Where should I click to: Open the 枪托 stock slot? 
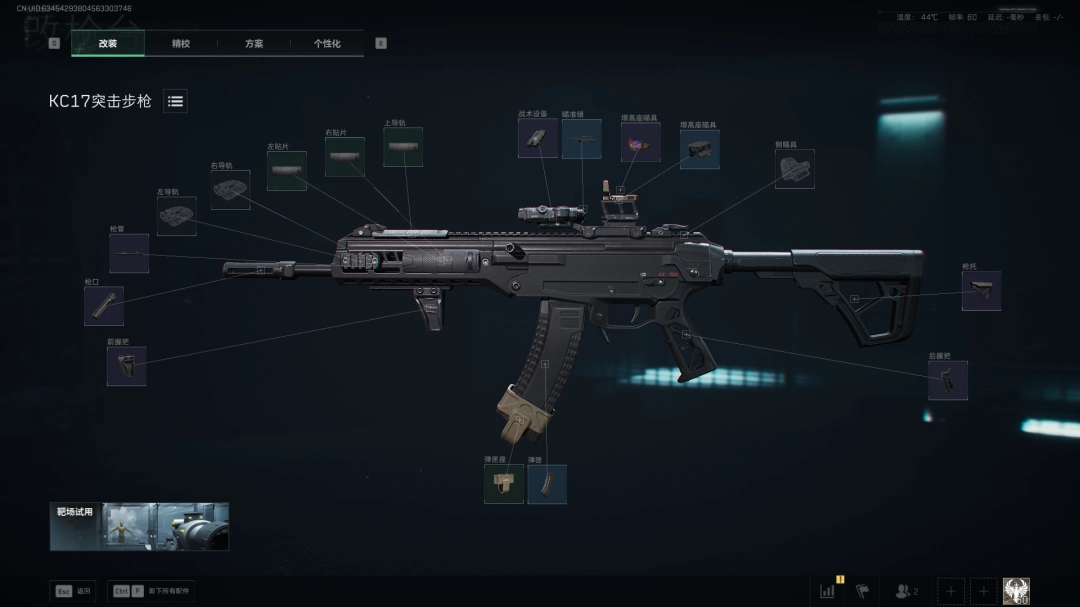tap(981, 291)
